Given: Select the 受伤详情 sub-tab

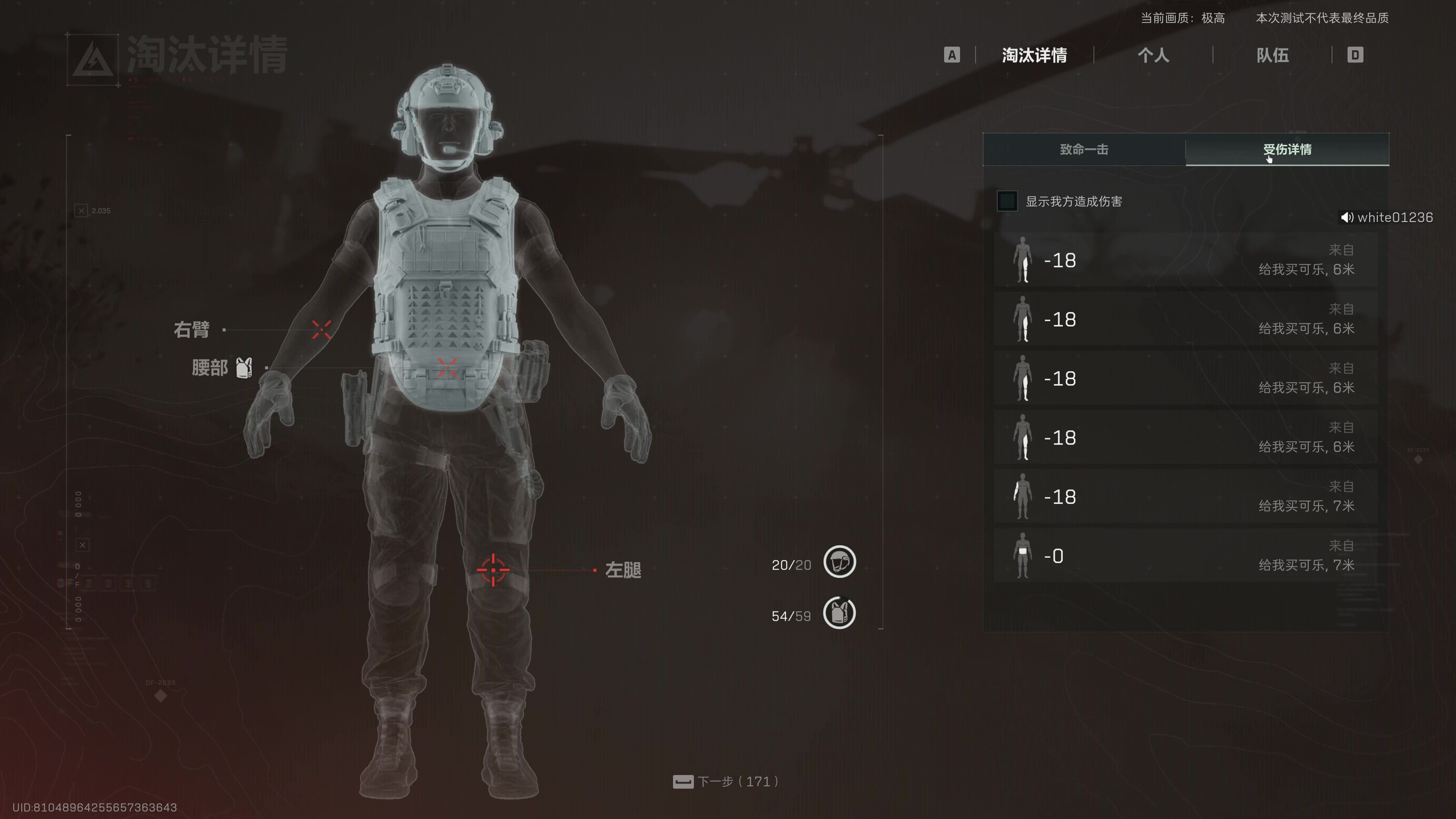Looking at the screenshot, I should point(1287,150).
